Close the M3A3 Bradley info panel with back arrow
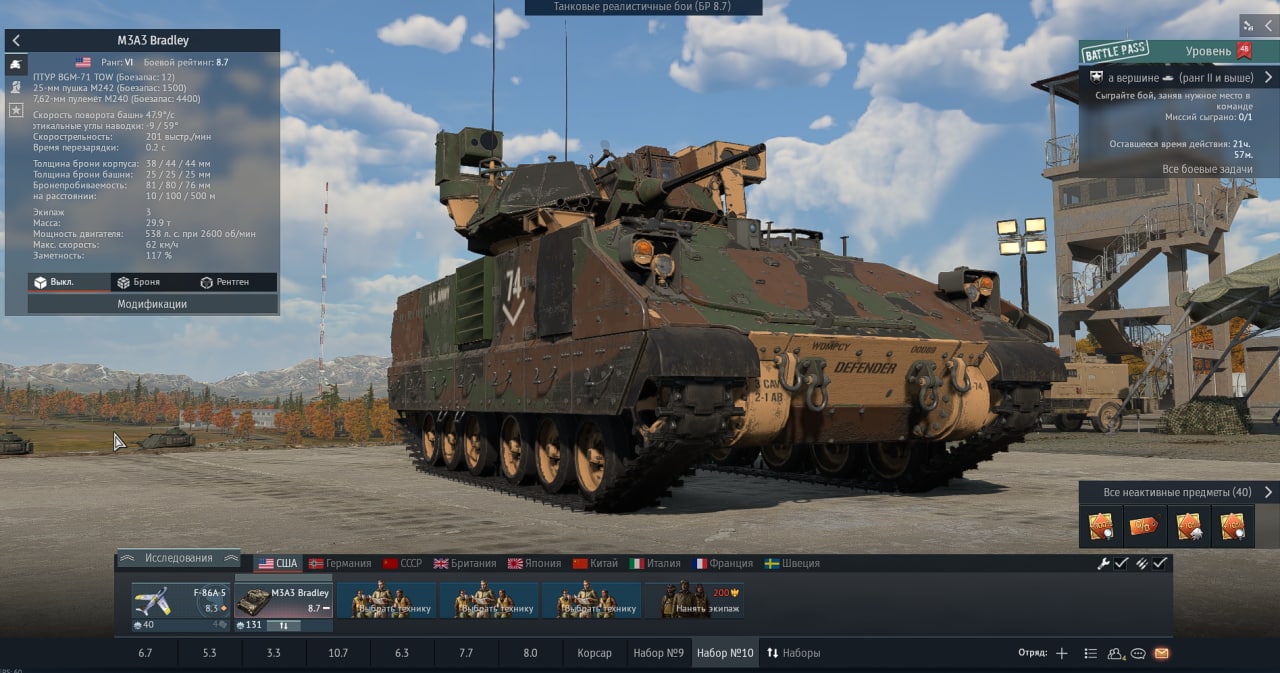 (16, 41)
